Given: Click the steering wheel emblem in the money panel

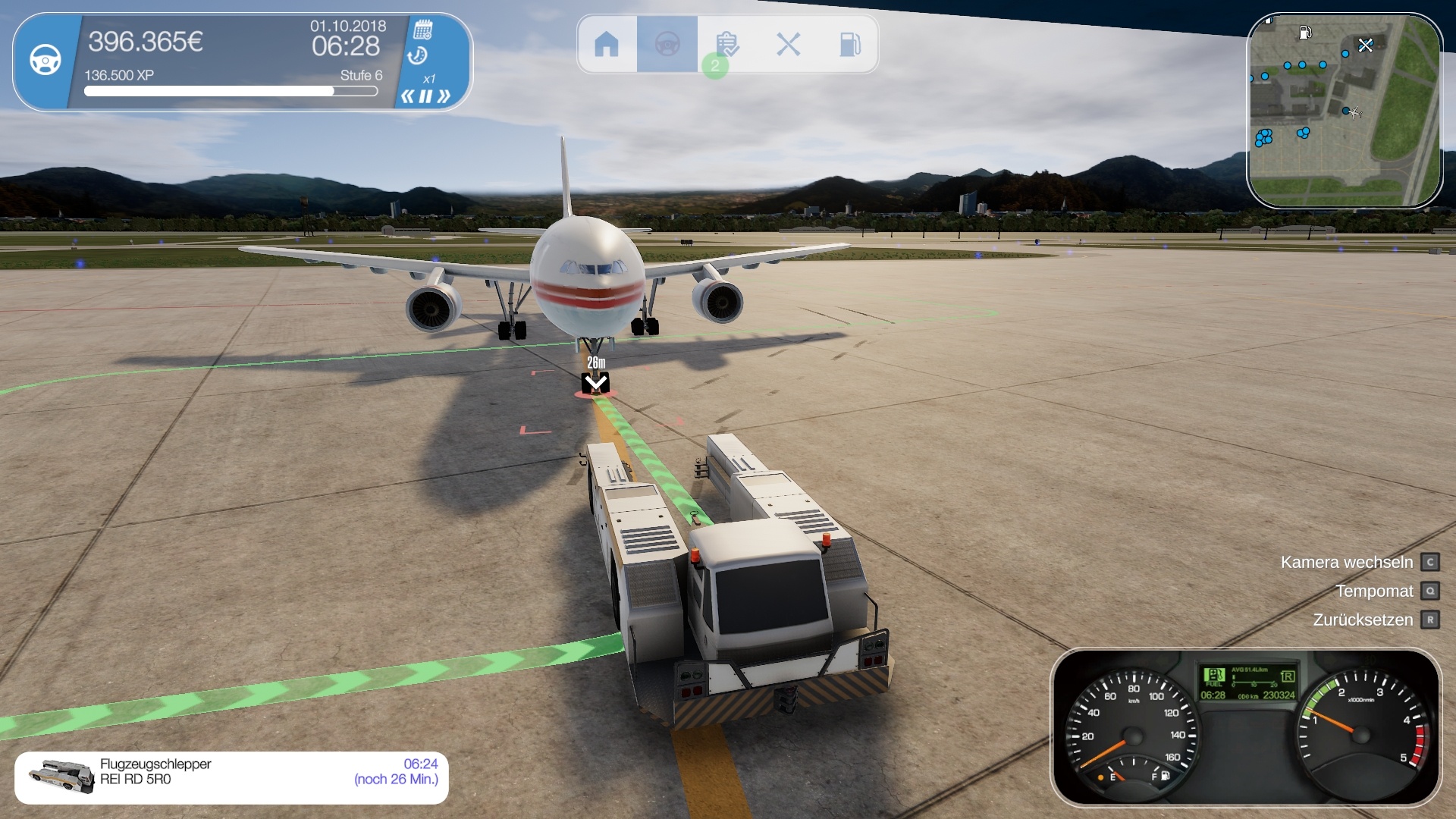Looking at the screenshot, I should click(45, 58).
